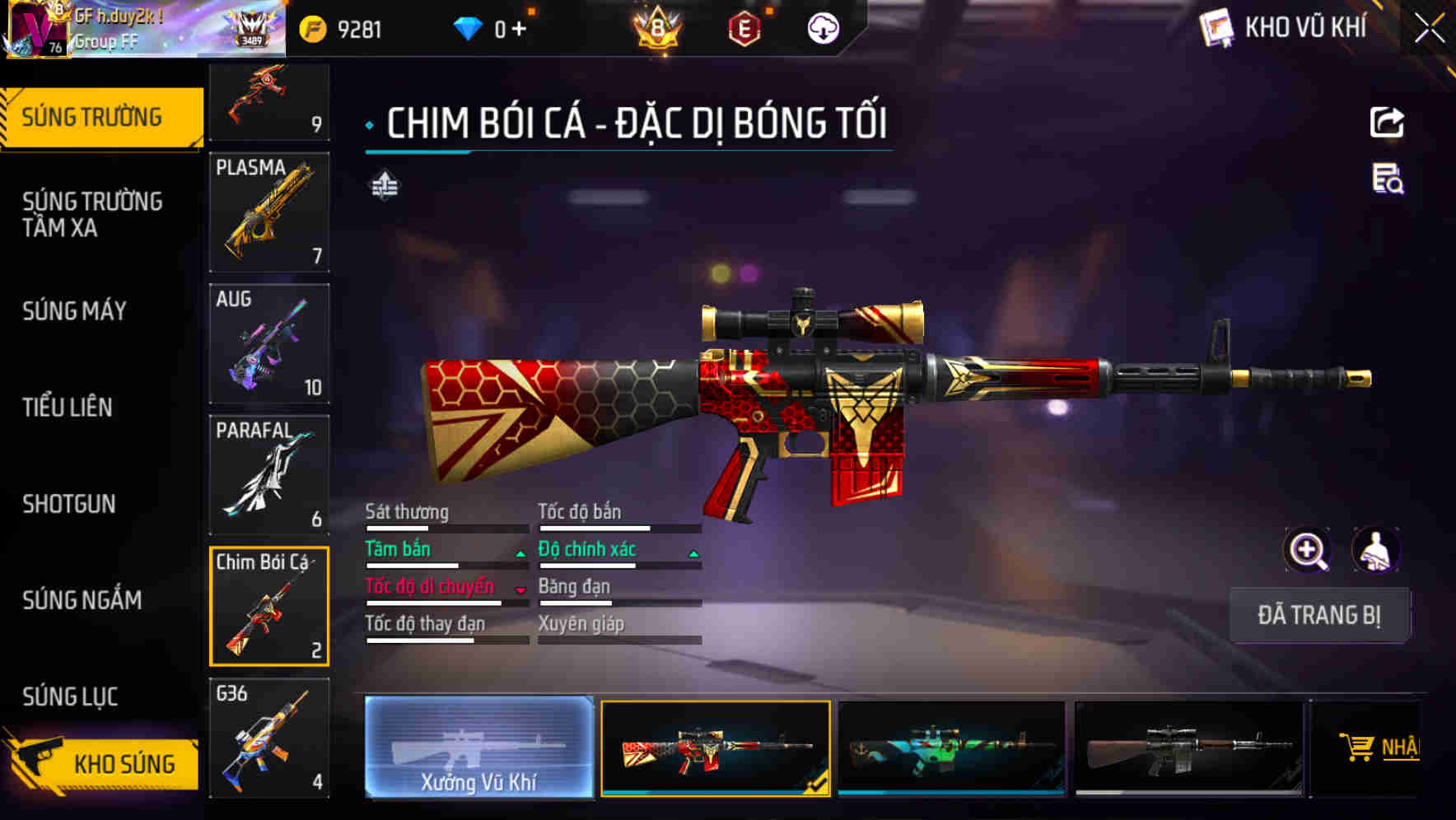Close the weapon armory screen

(x=1430, y=29)
